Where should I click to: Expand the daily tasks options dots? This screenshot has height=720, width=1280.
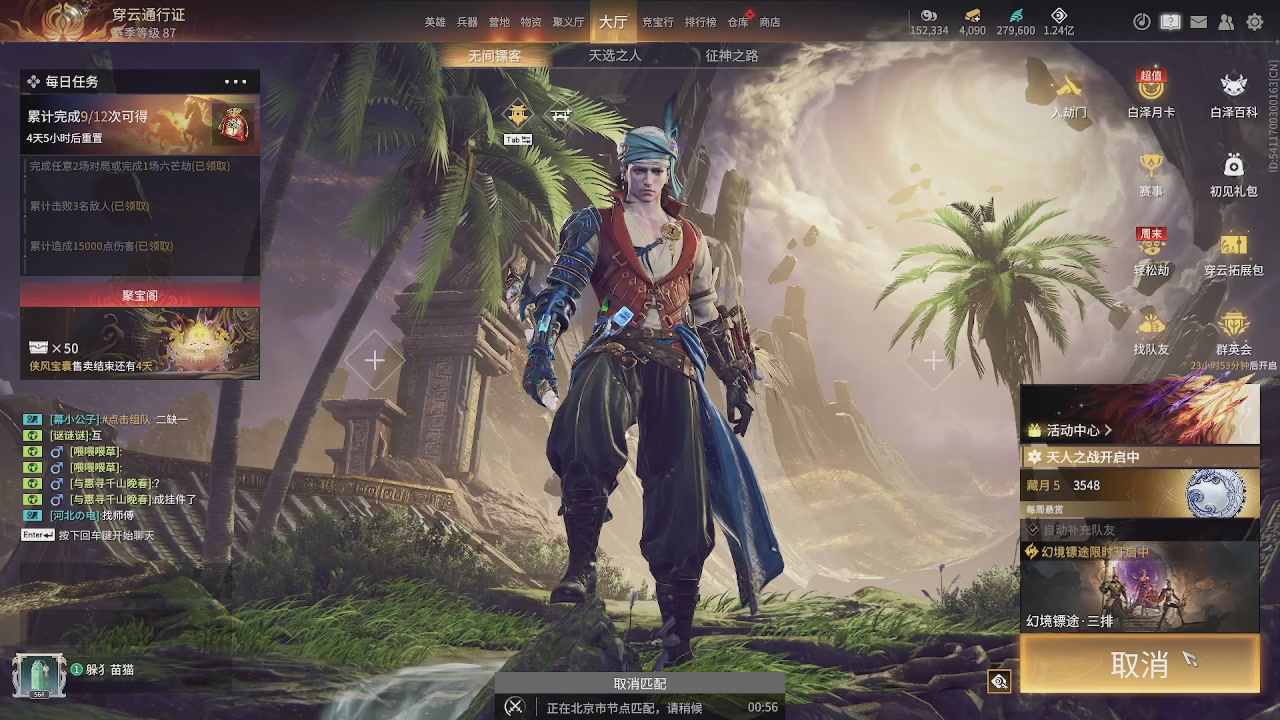tap(236, 82)
